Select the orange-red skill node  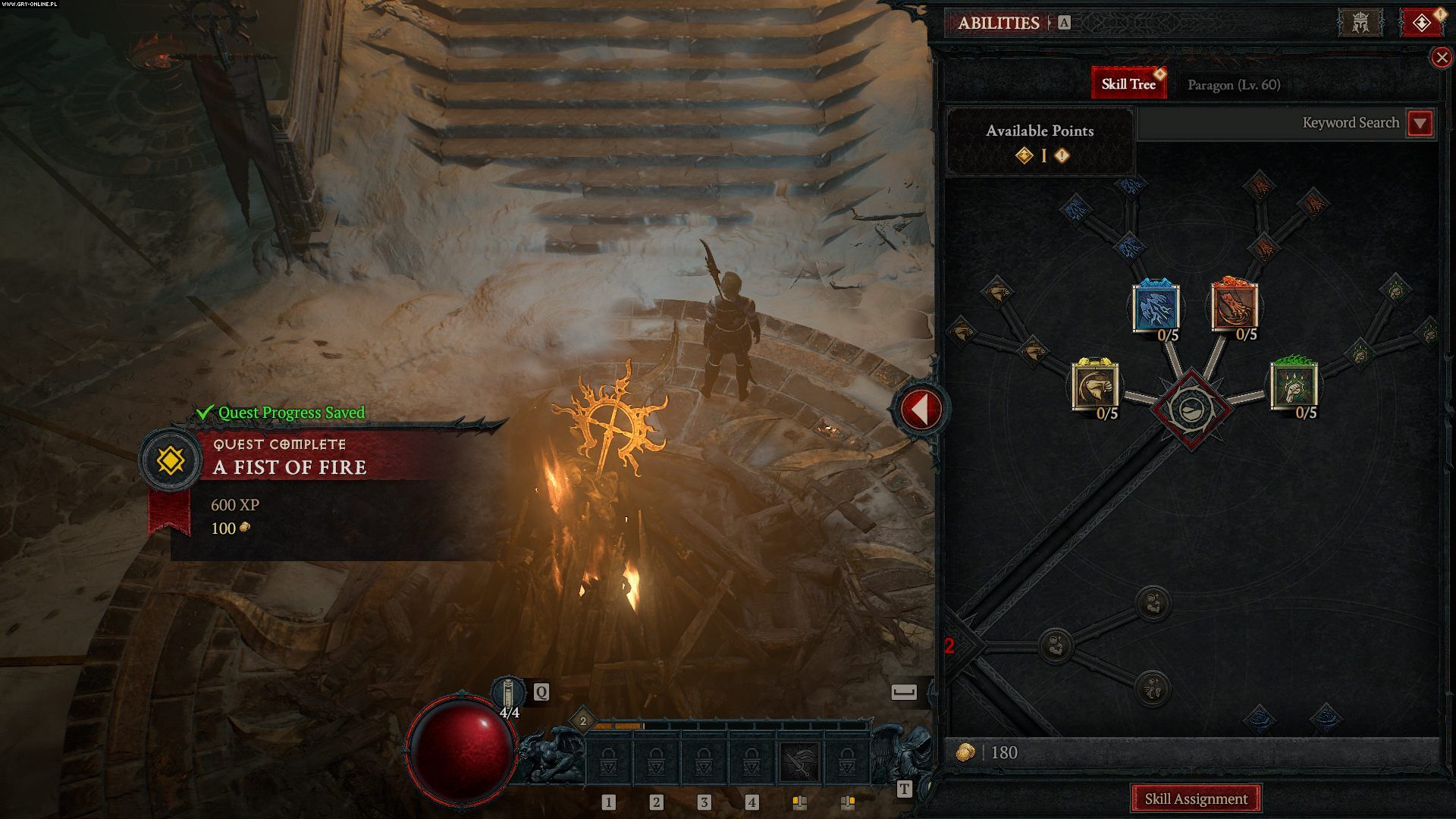tap(1234, 307)
